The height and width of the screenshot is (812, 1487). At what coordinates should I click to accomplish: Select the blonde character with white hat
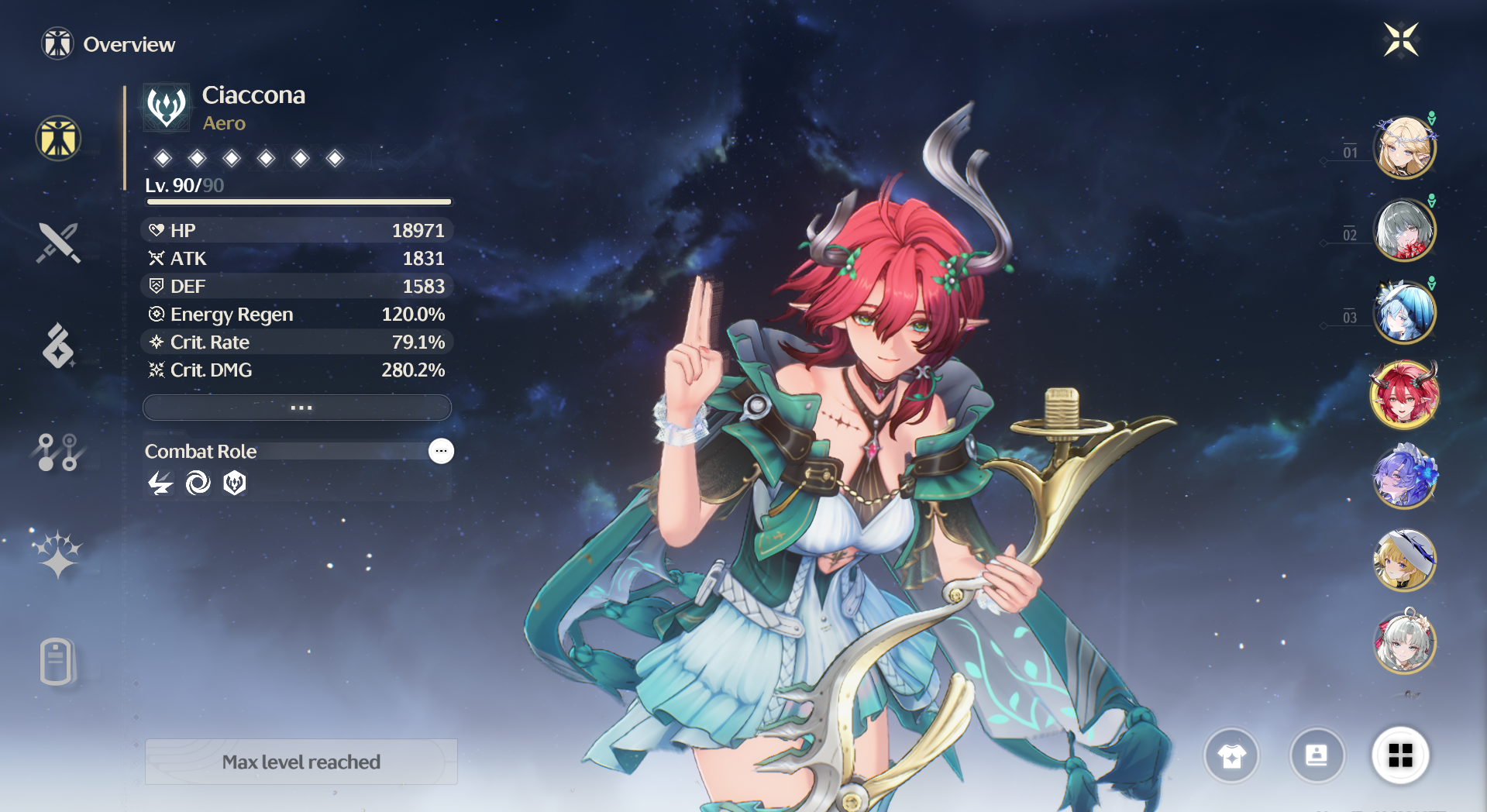[x=1404, y=559]
